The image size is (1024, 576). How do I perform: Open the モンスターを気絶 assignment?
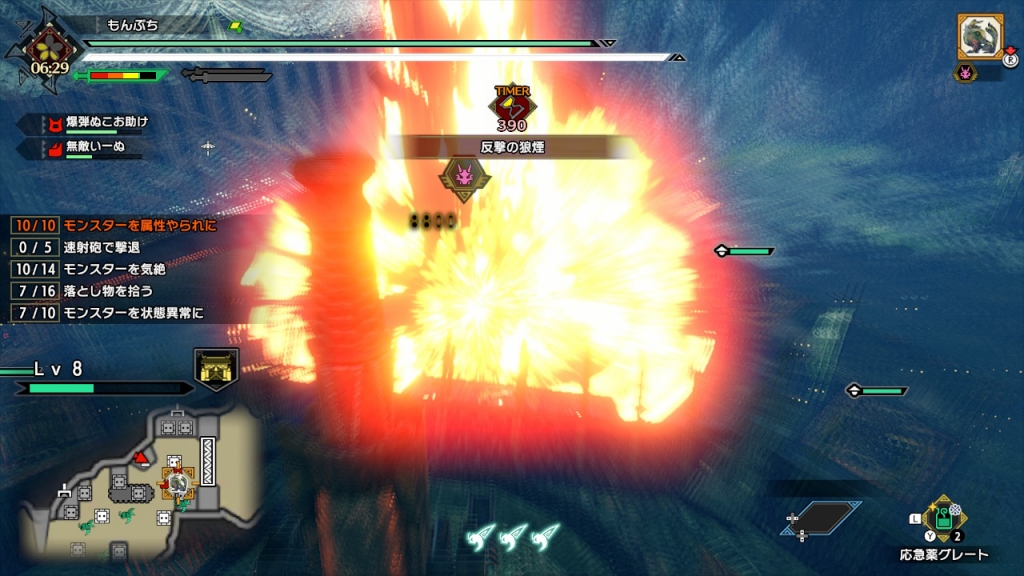(113, 269)
